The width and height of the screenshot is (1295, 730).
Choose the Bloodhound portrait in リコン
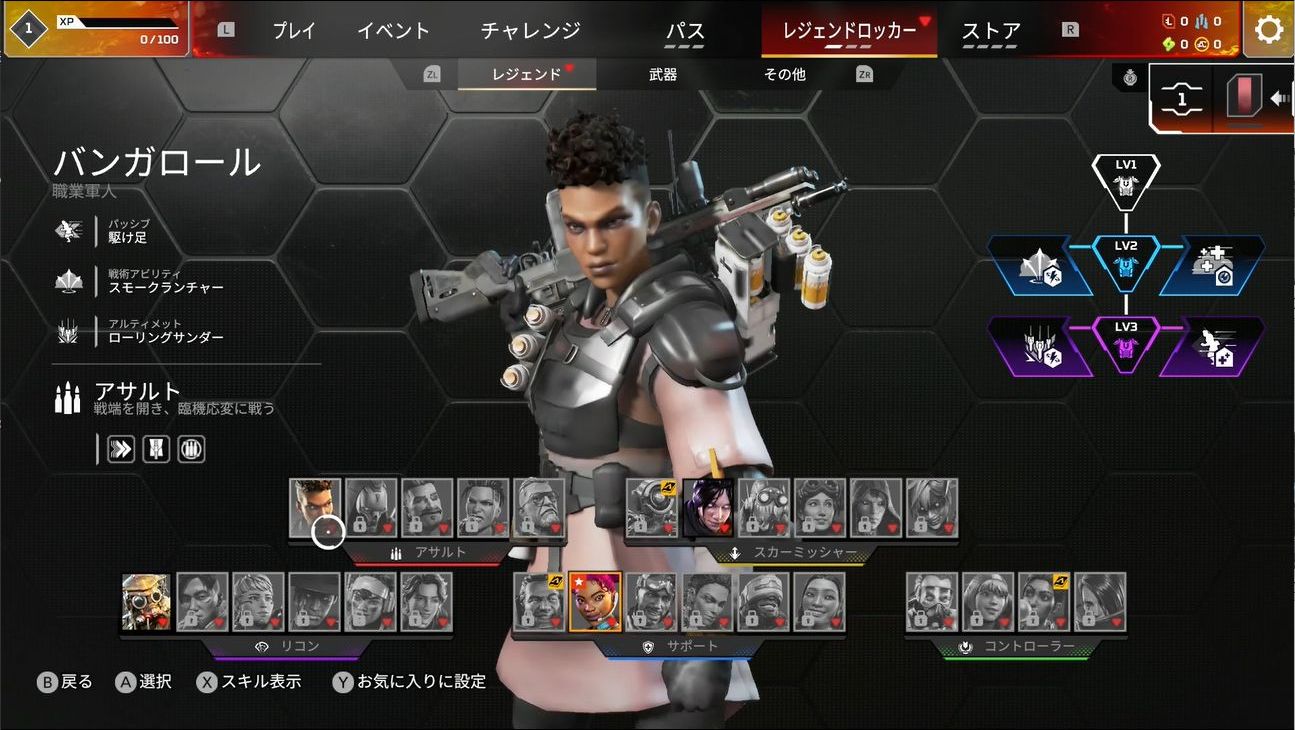146,602
